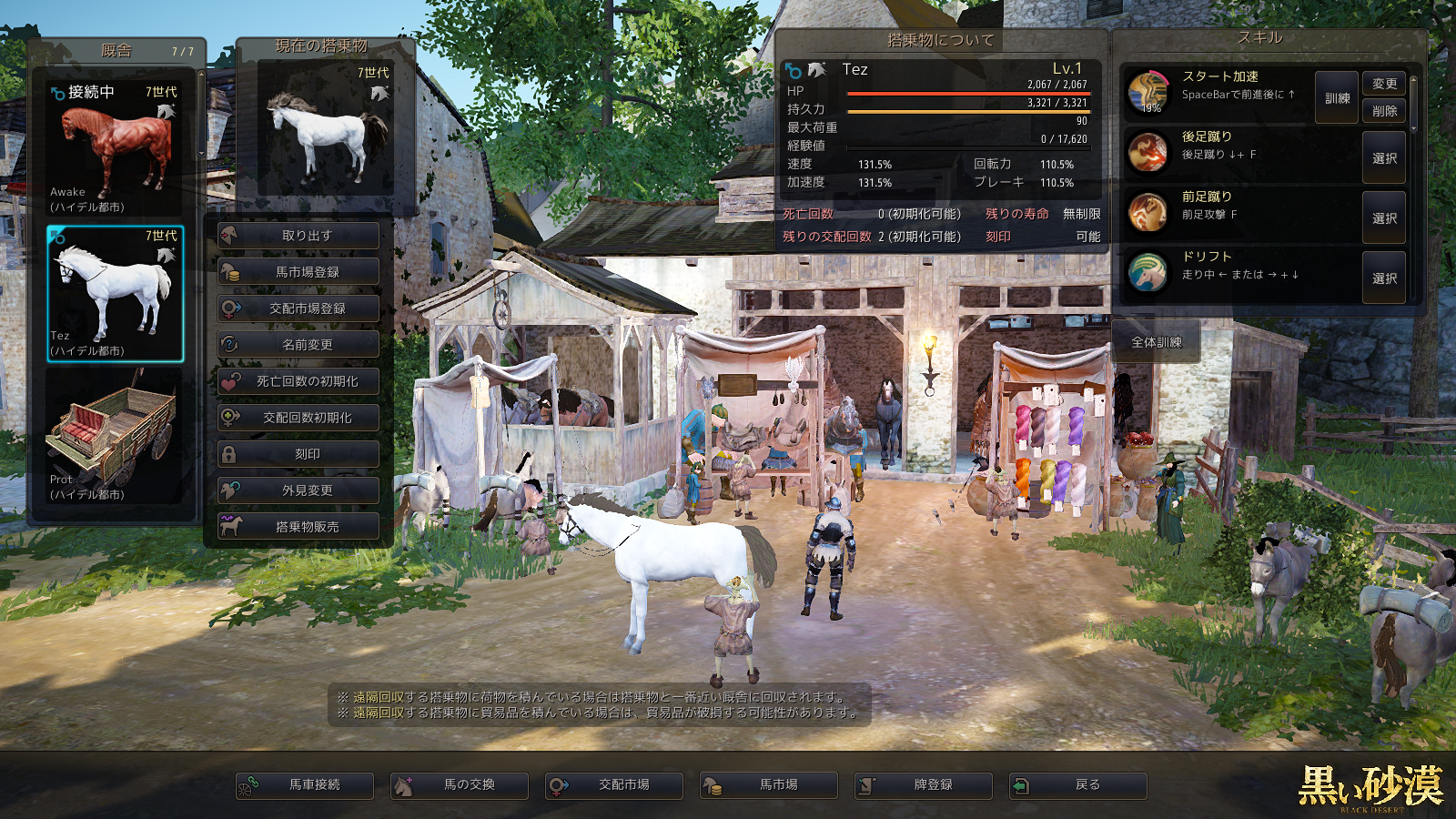This screenshot has height=819, width=1456.
Task: Open the 馬の交換 horse exchange
Action: (460, 785)
